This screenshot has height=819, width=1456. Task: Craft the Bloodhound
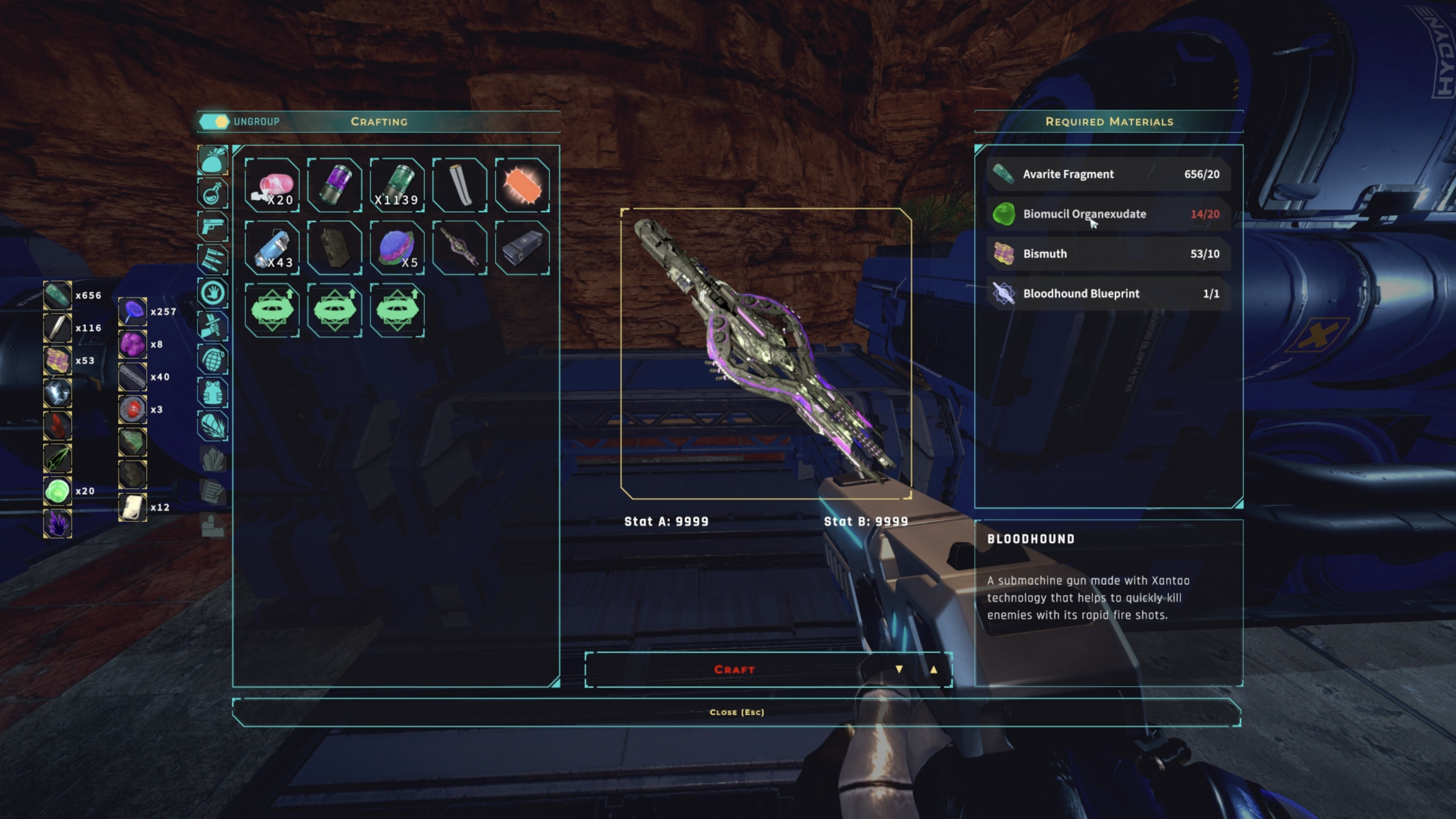point(734,670)
